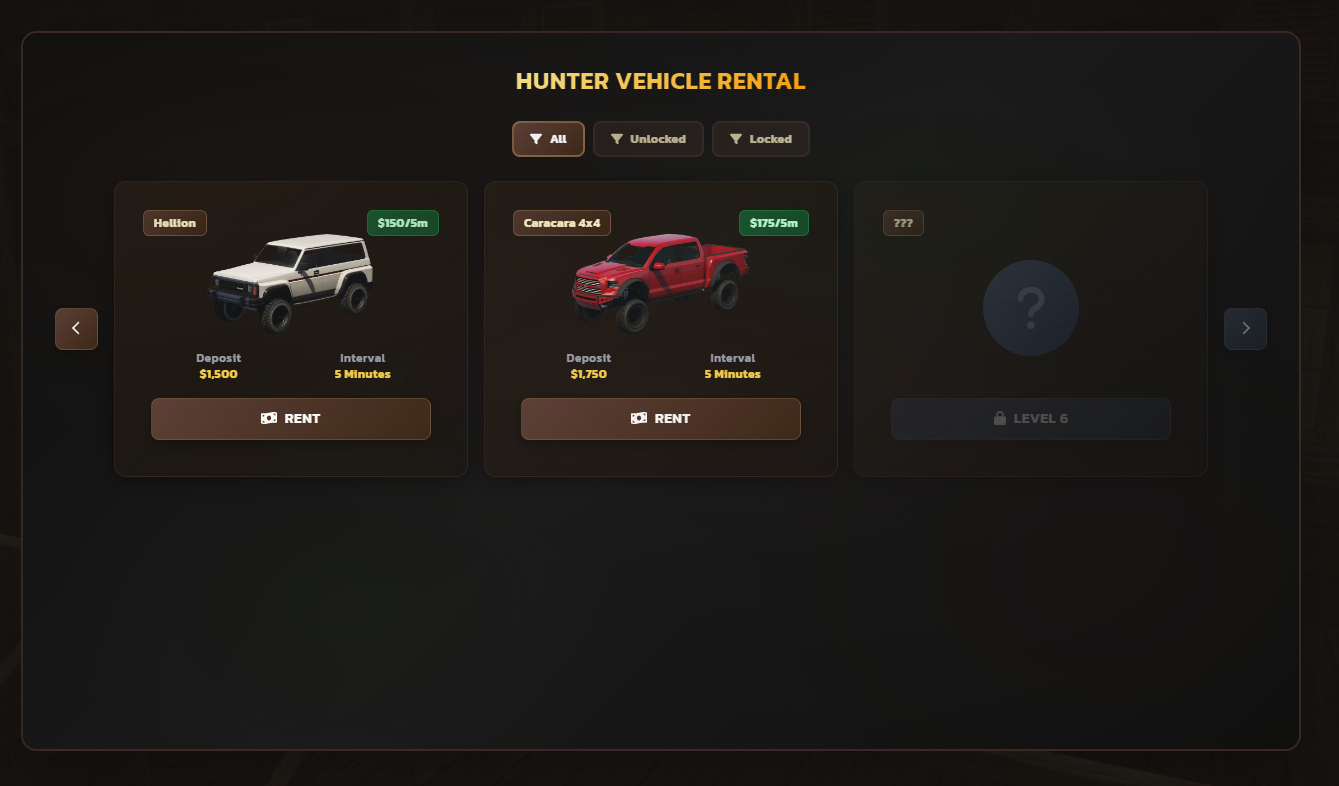This screenshot has height=786, width=1339.
Task: Toggle the All filter selection
Action: pos(548,139)
